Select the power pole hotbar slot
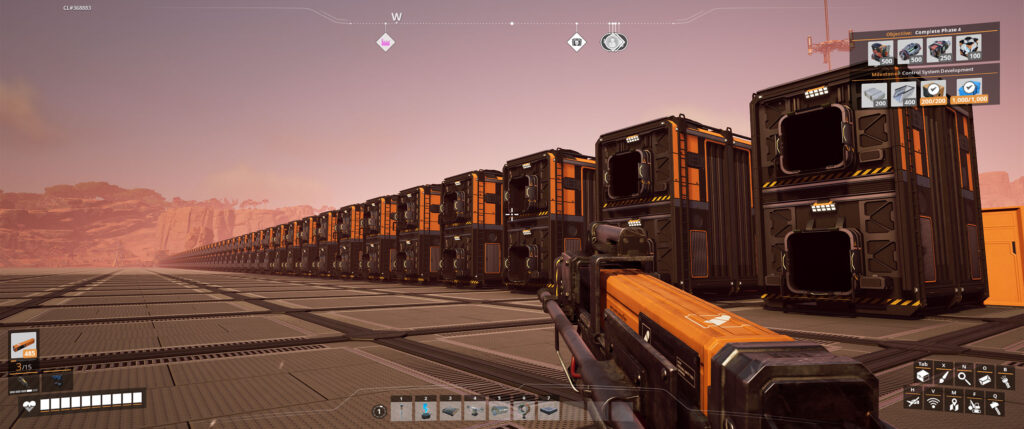The image size is (1024, 429). pos(402,411)
